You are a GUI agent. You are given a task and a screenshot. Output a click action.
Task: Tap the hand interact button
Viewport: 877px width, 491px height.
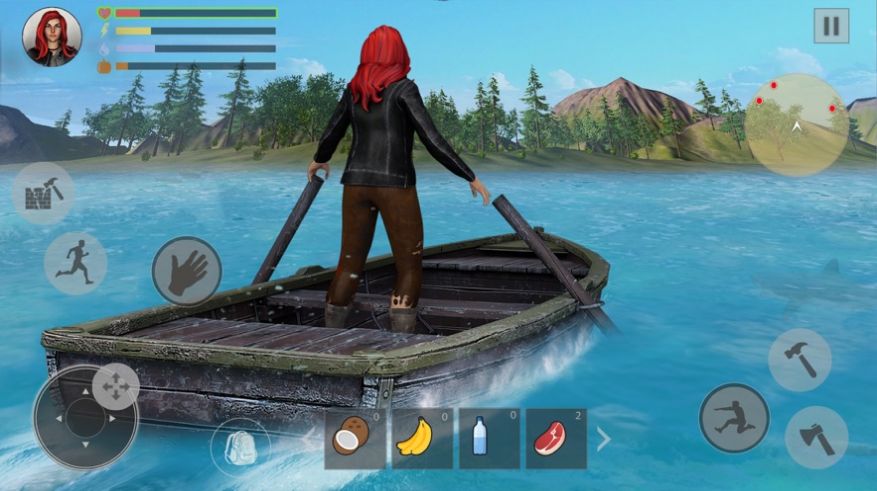187,270
